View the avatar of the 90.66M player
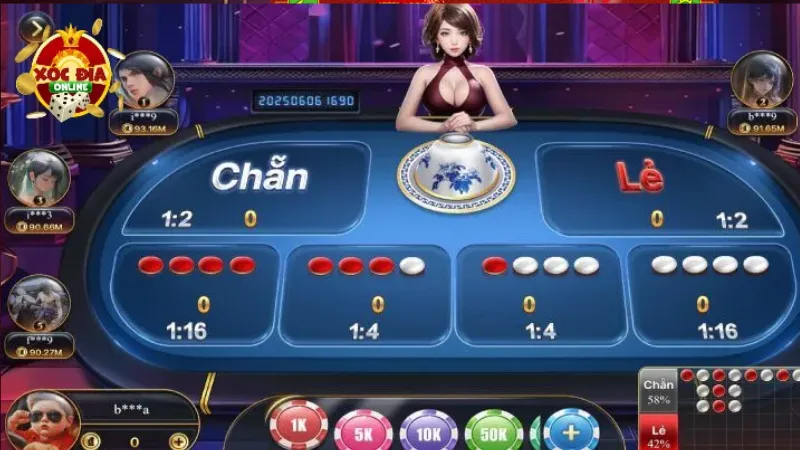800x450 pixels. coord(37,177)
